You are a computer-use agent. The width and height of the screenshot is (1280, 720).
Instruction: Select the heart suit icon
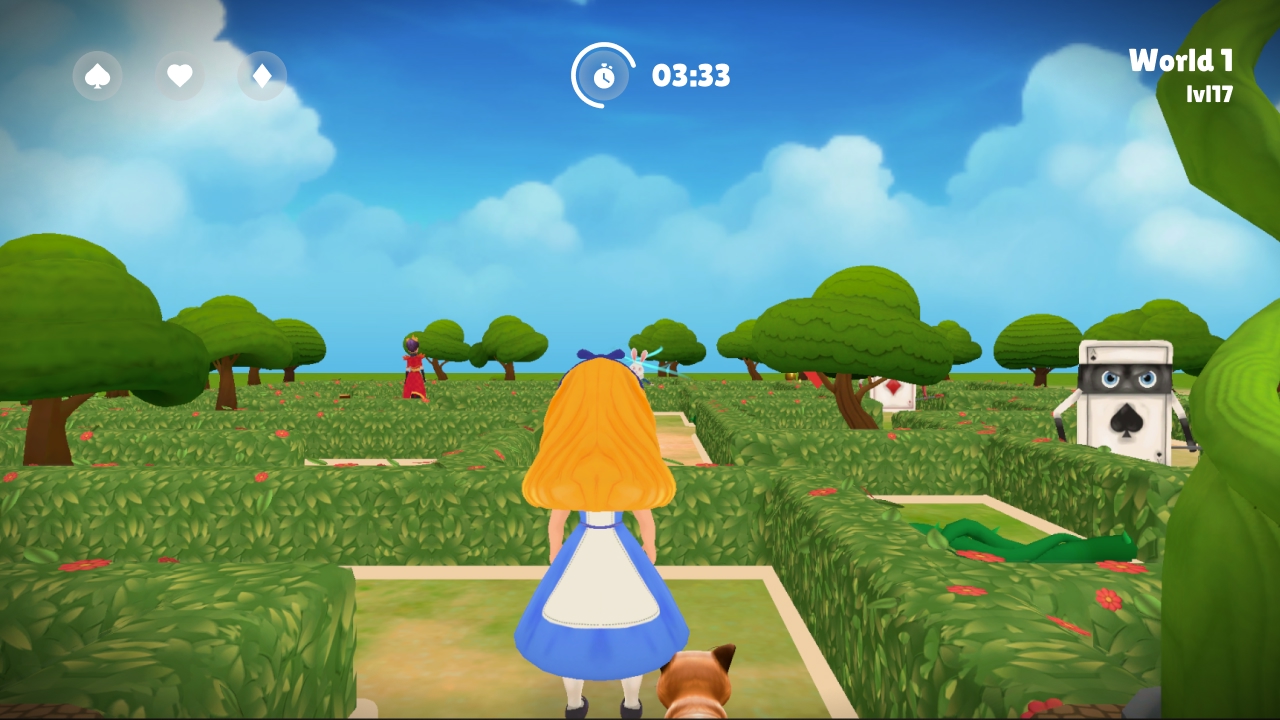coord(178,76)
